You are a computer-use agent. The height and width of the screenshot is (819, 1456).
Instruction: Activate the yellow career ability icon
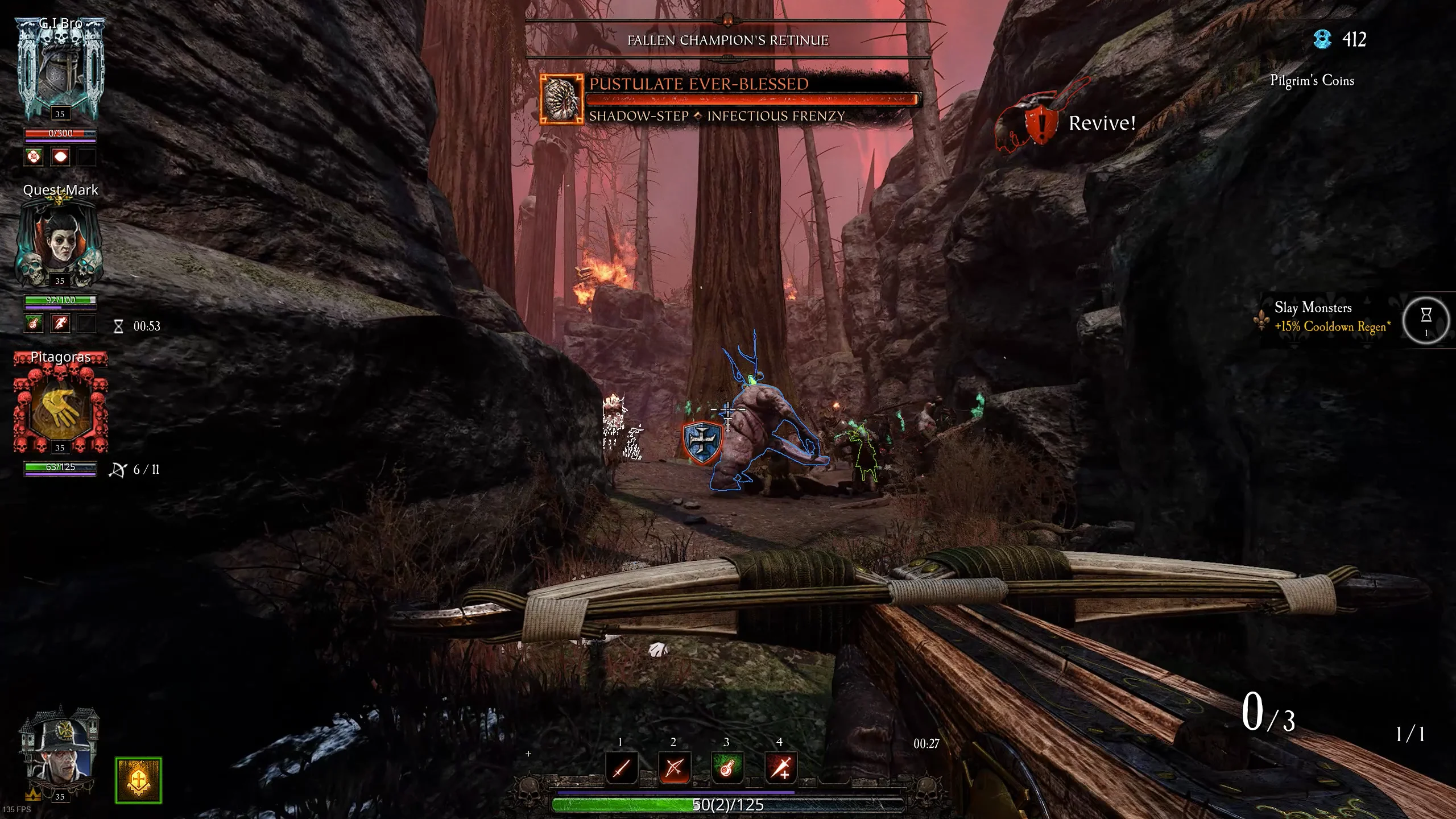pos(138,780)
